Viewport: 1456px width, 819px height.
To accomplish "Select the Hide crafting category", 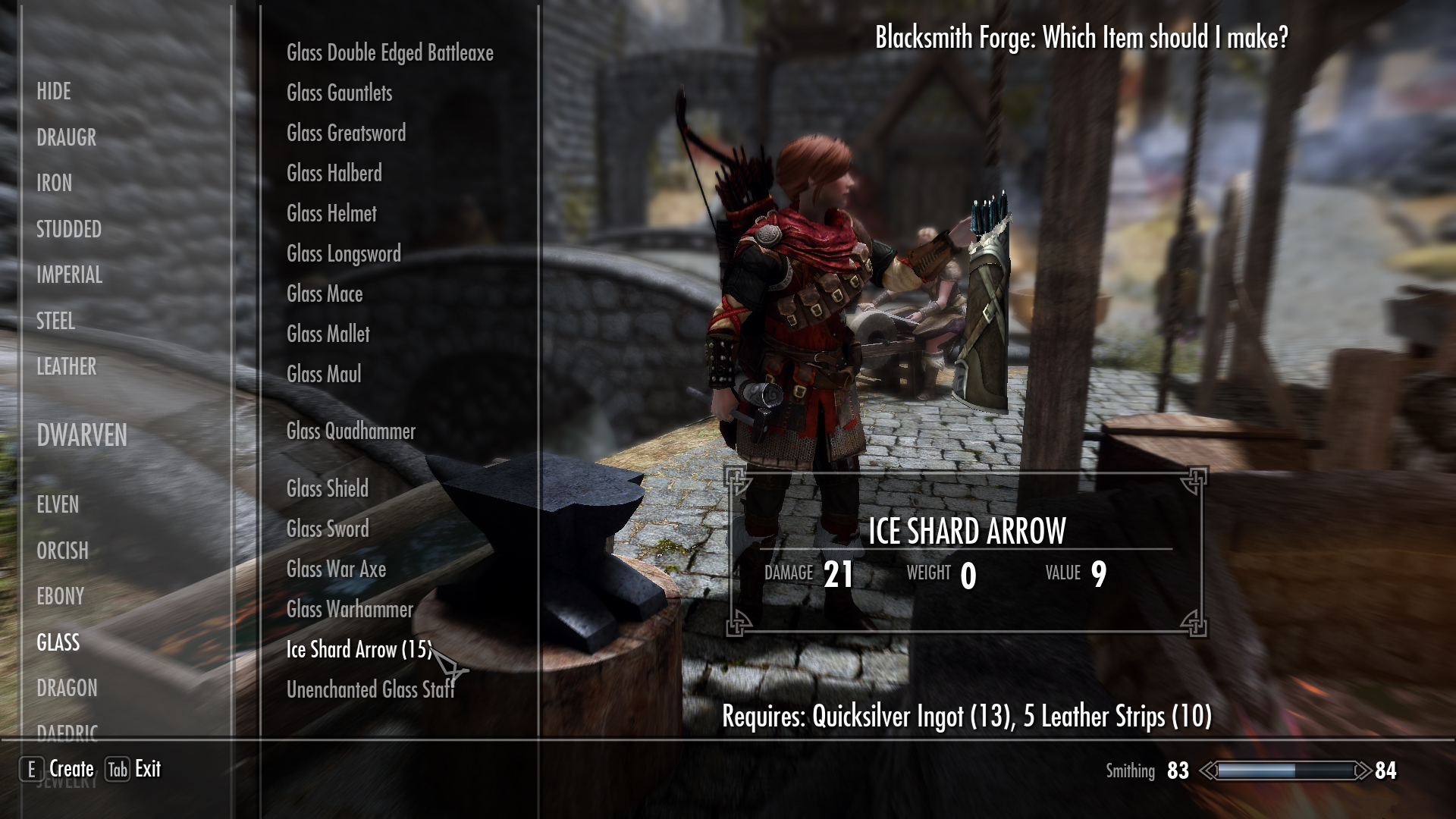I will 54,92.
